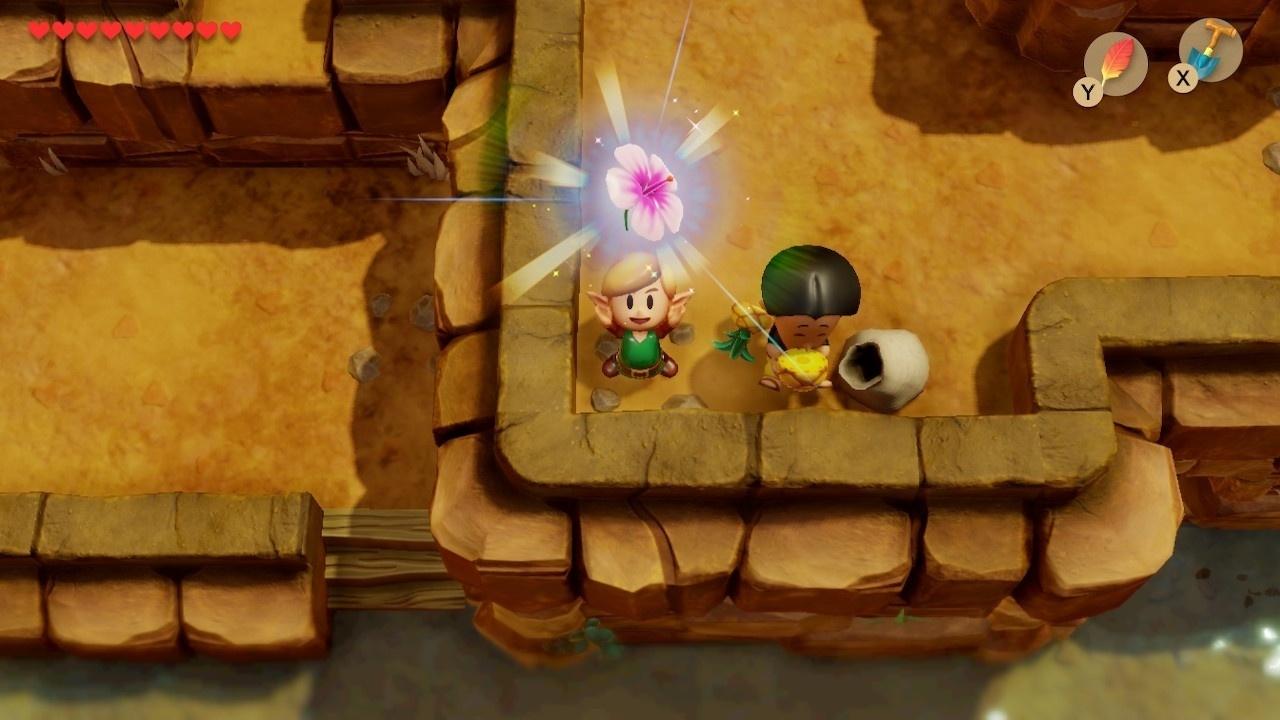Select the shovel item slot
The height and width of the screenshot is (720, 1280).
point(1210,51)
